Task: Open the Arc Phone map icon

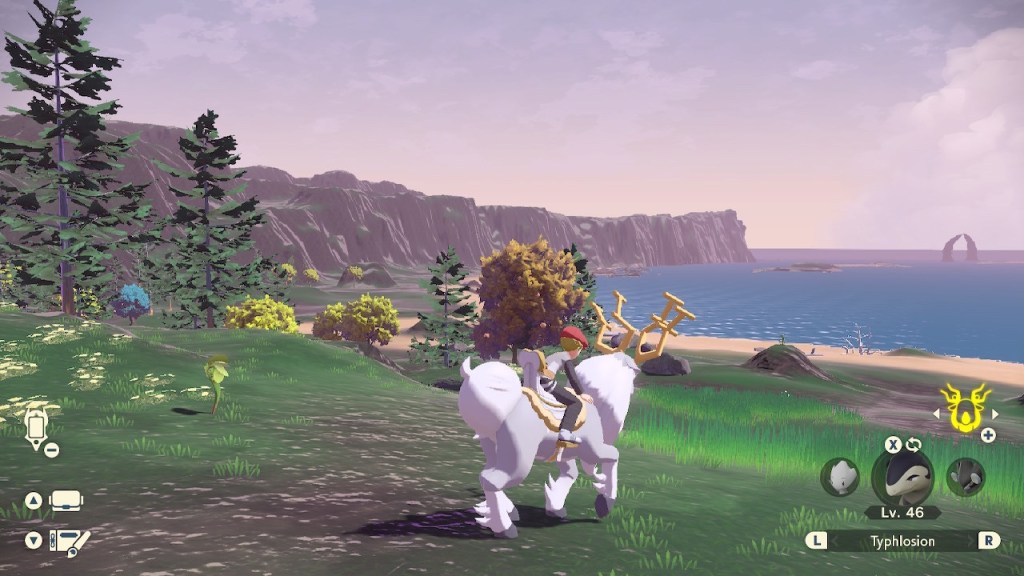Action: [x=36, y=426]
